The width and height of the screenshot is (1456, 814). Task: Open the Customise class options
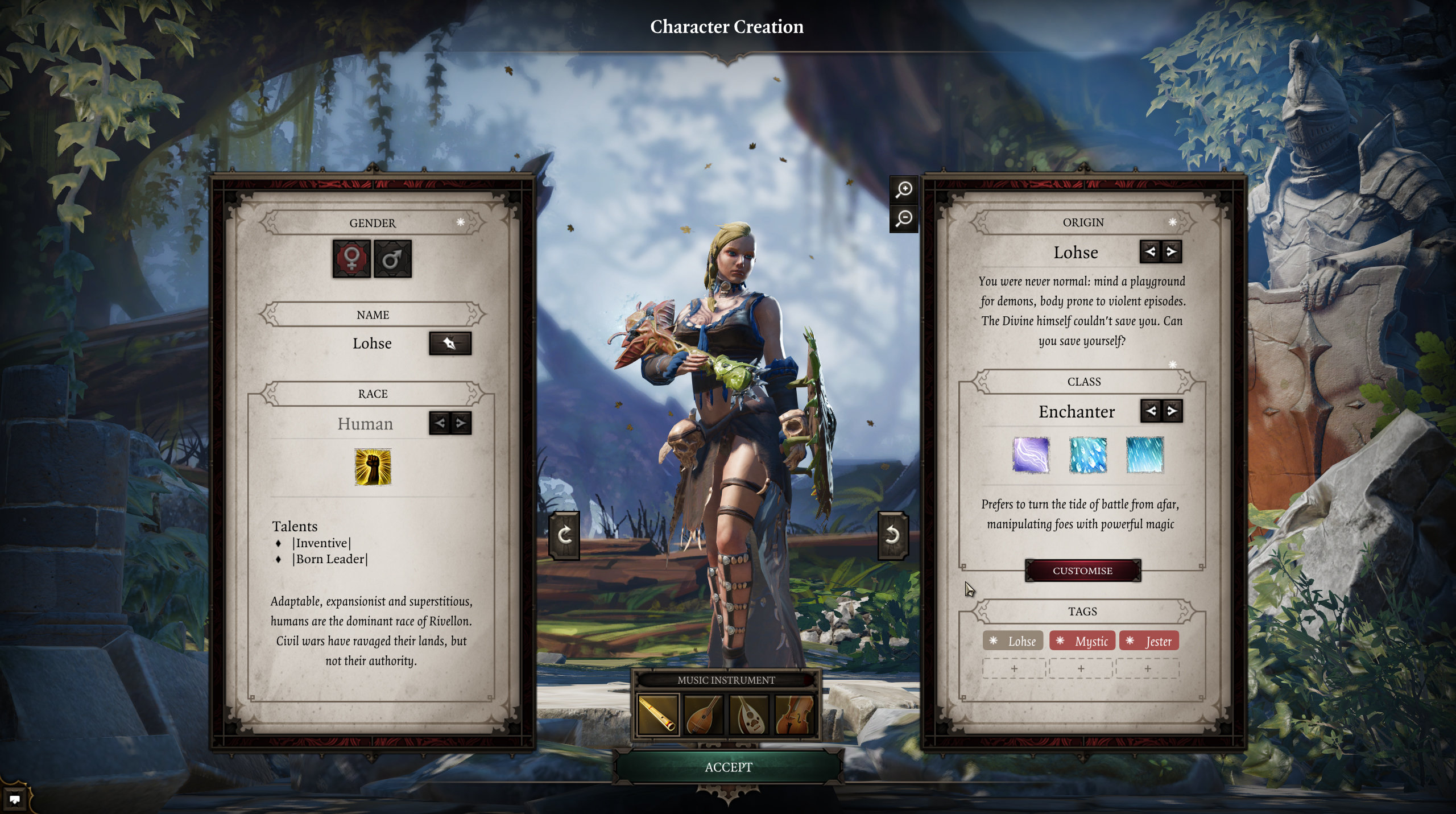[1082, 571]
